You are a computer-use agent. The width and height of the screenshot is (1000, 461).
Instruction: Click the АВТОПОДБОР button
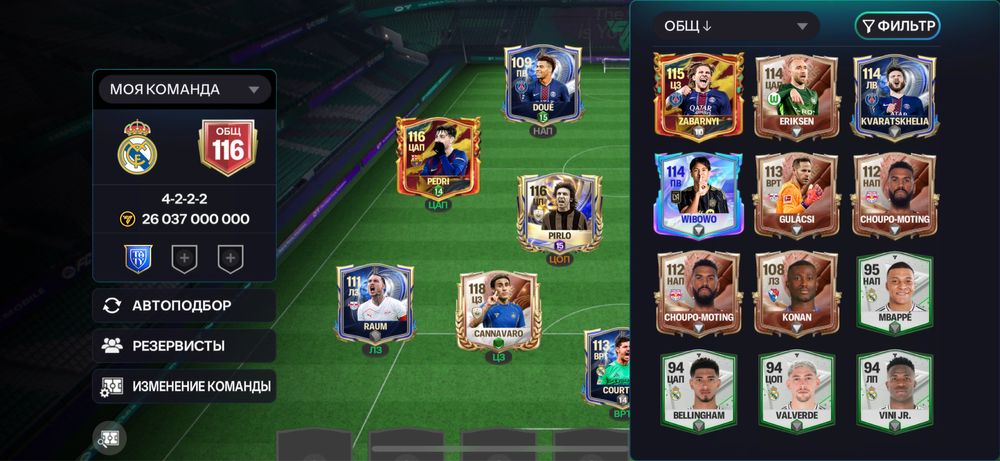click(185, 306)
